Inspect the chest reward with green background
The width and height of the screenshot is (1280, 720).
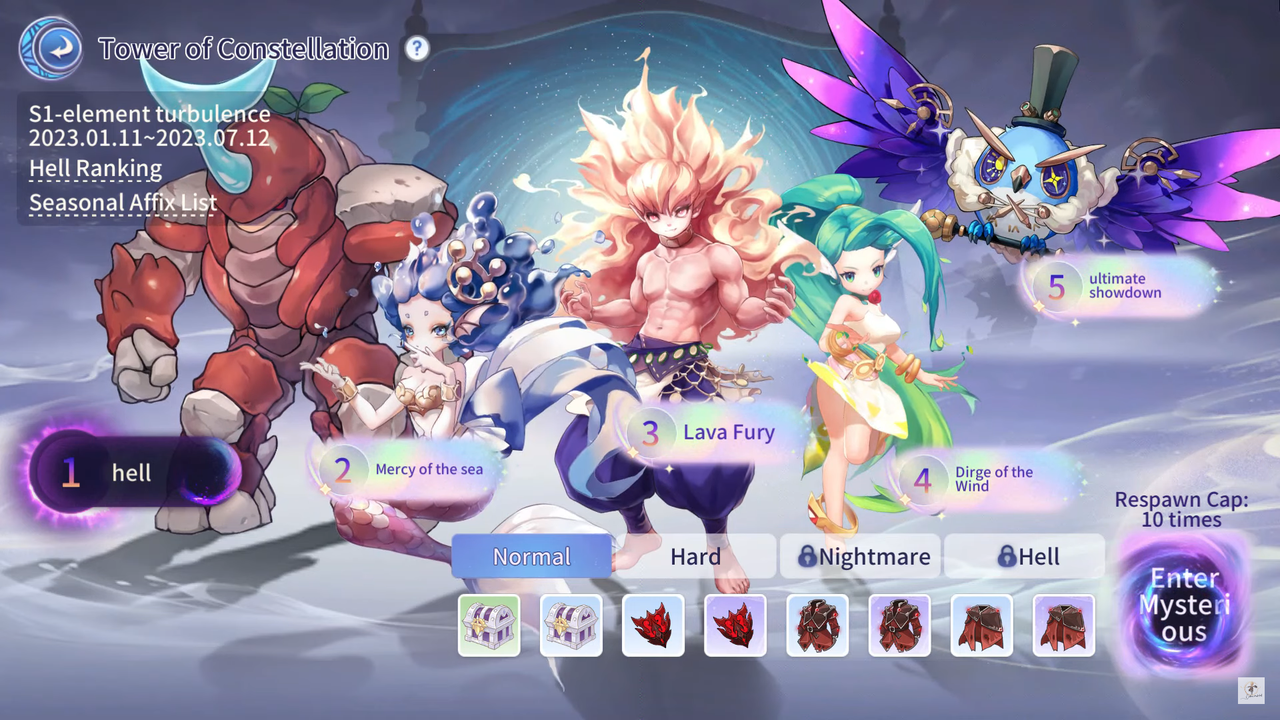click(x=489, y=625)
